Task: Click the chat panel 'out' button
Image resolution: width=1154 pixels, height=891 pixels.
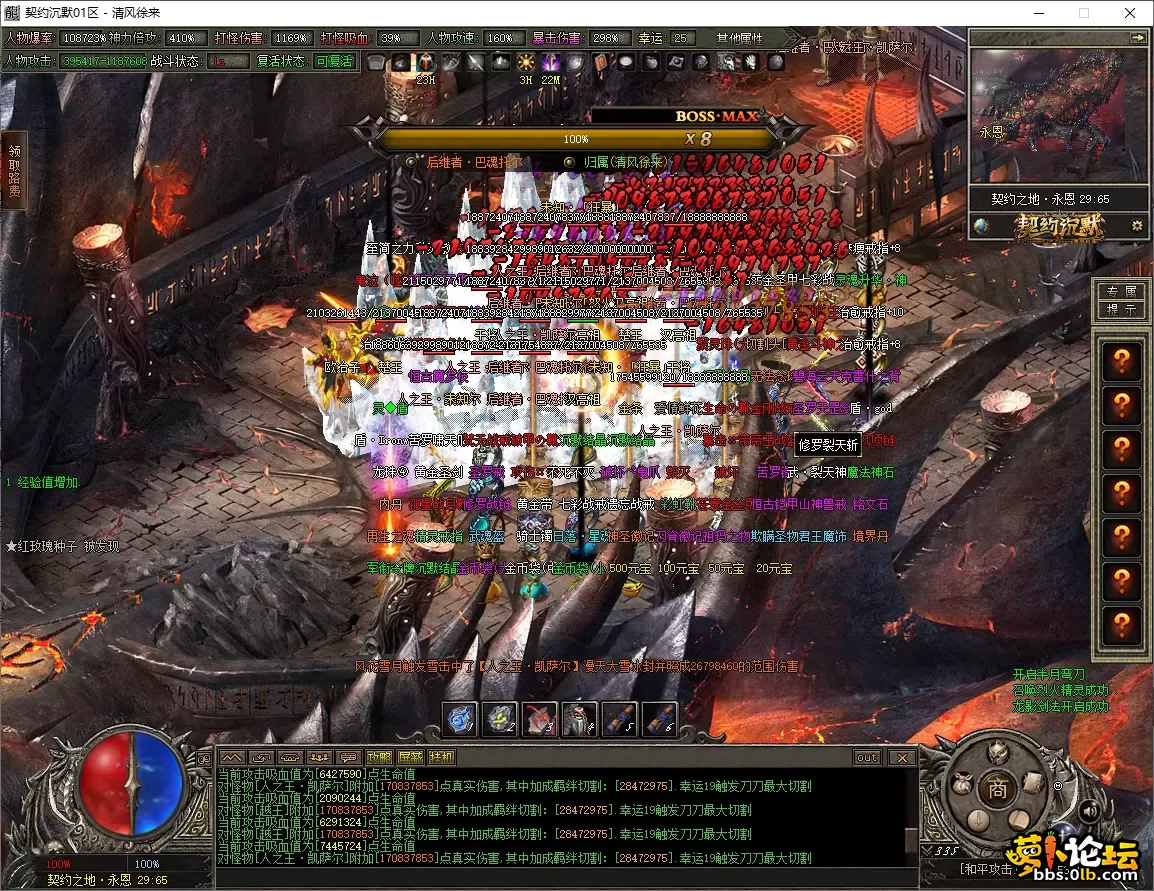Action: click(866, 757)
